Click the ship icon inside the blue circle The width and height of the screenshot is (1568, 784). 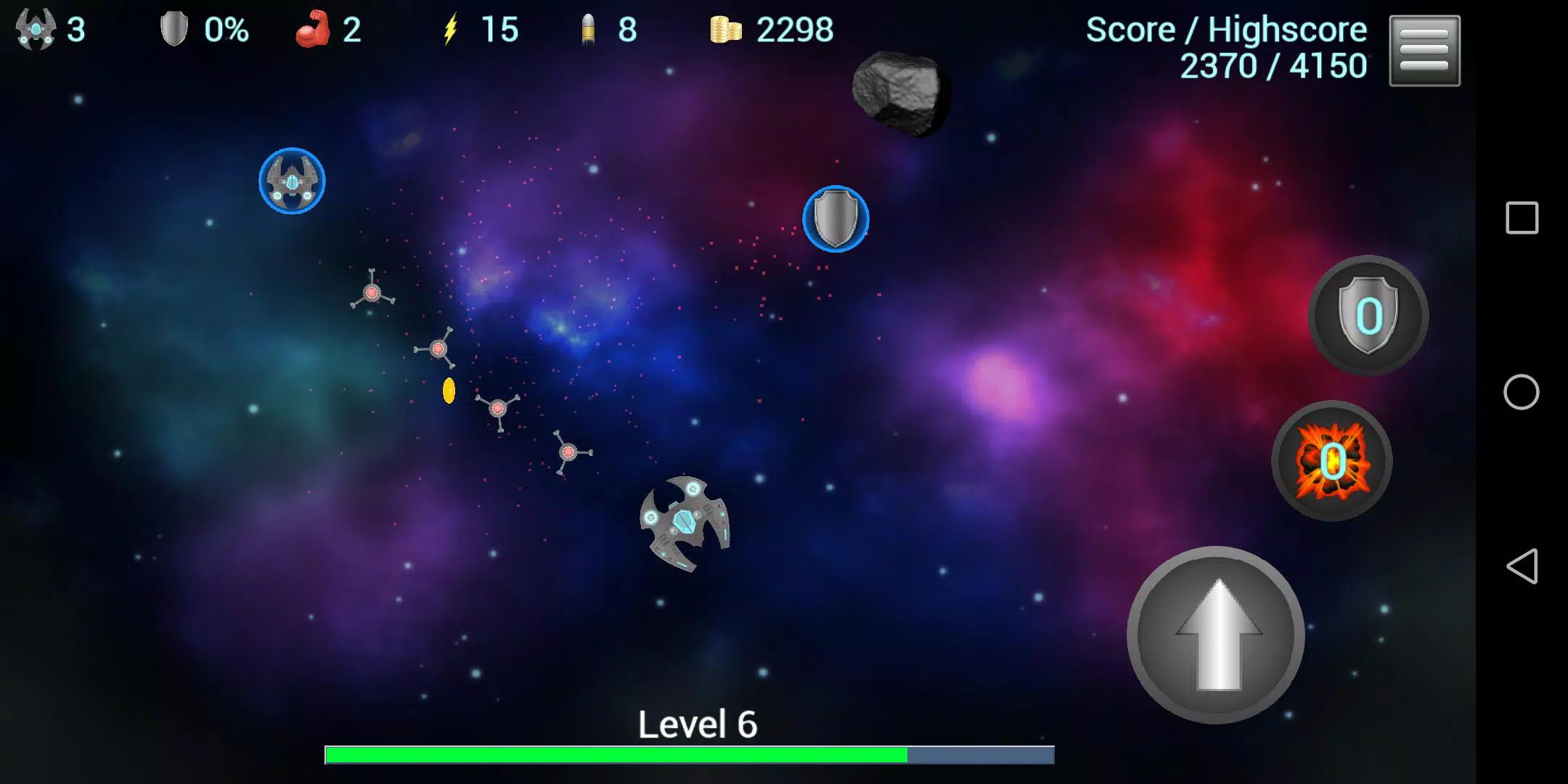[292, 181]
